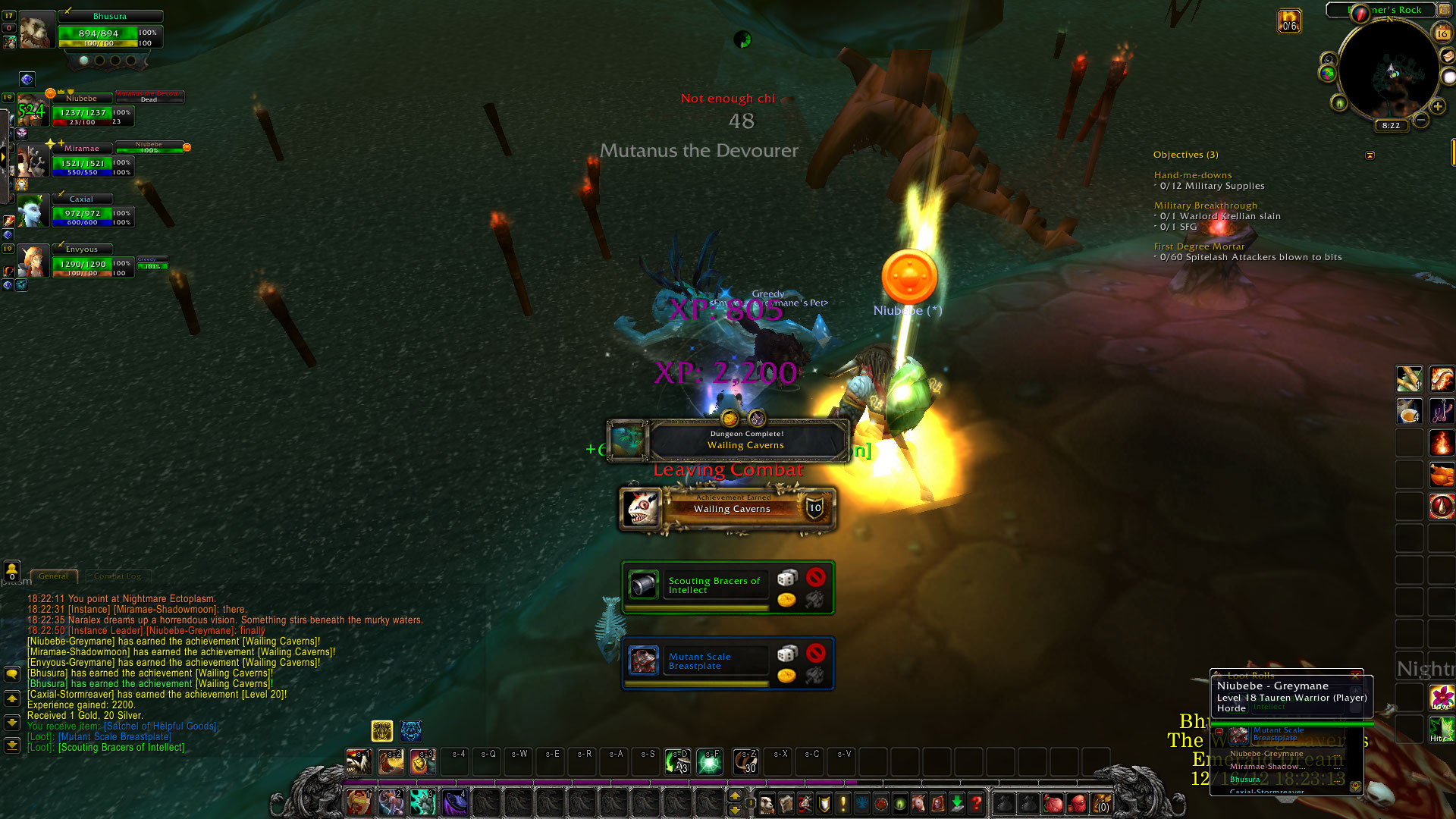Select Miramae's party frame
Image resolution: width=1456 pixels, height=819 pixels.
[82, 162]
